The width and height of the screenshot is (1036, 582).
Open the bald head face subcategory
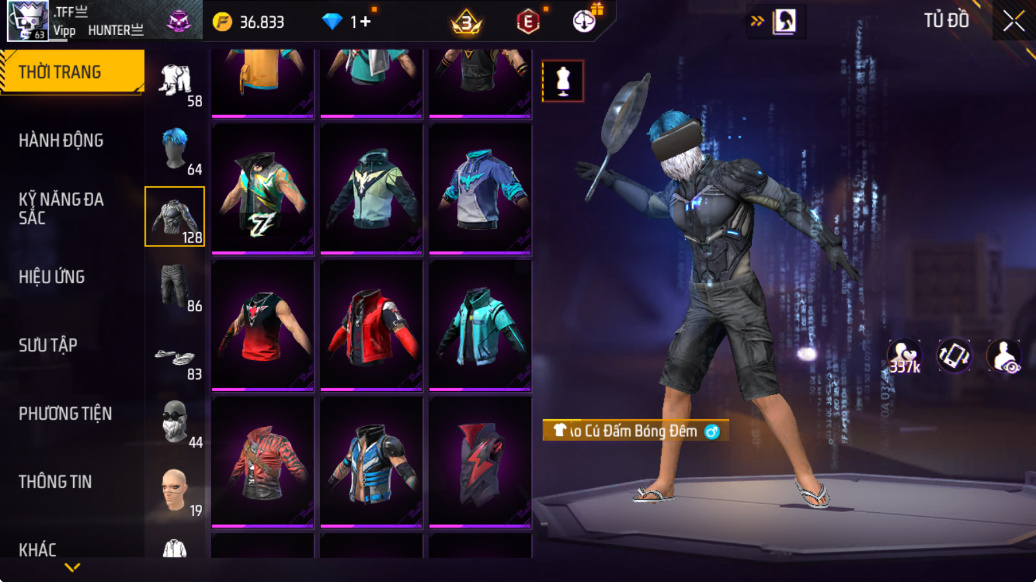coord(175,489)
